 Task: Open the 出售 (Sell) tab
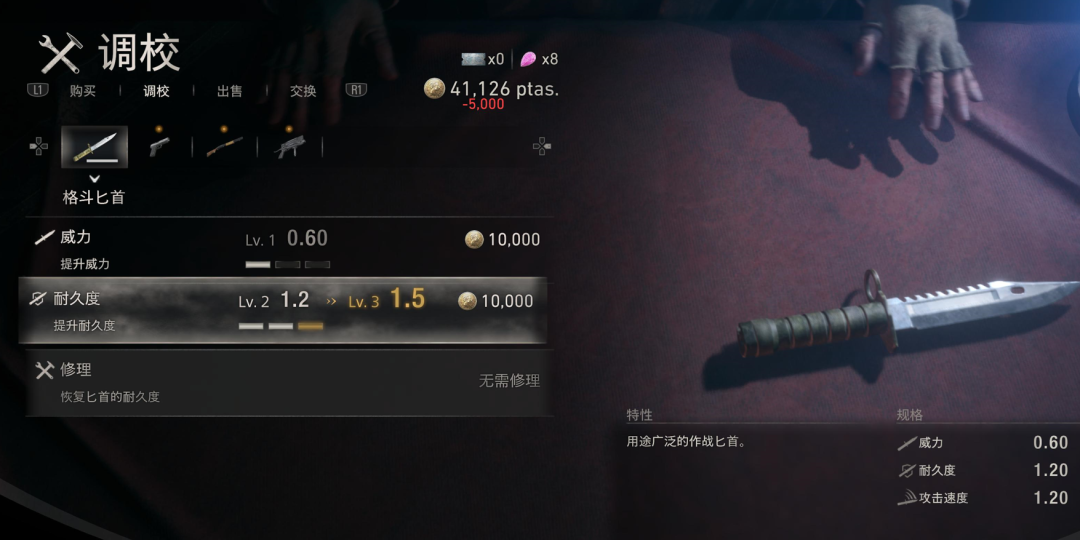230,91
